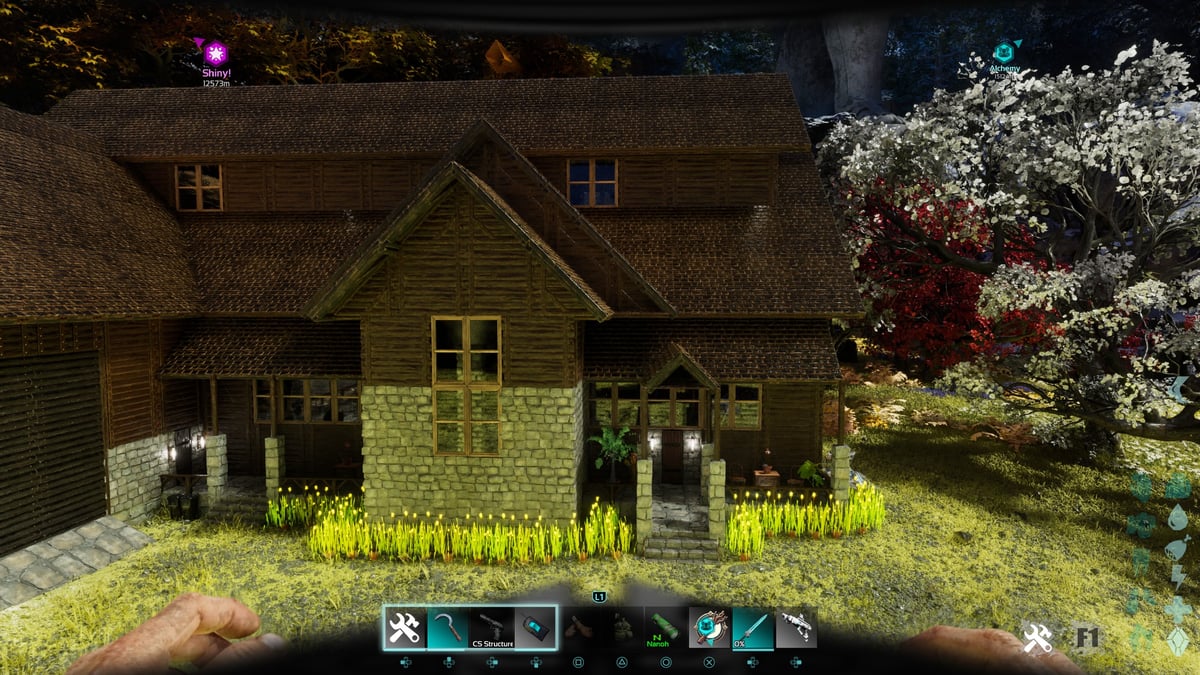Activate the teal round emblem item
The height and width of the screenshot is (675, 1200).
pyautogui.click(x=709, y=628)
